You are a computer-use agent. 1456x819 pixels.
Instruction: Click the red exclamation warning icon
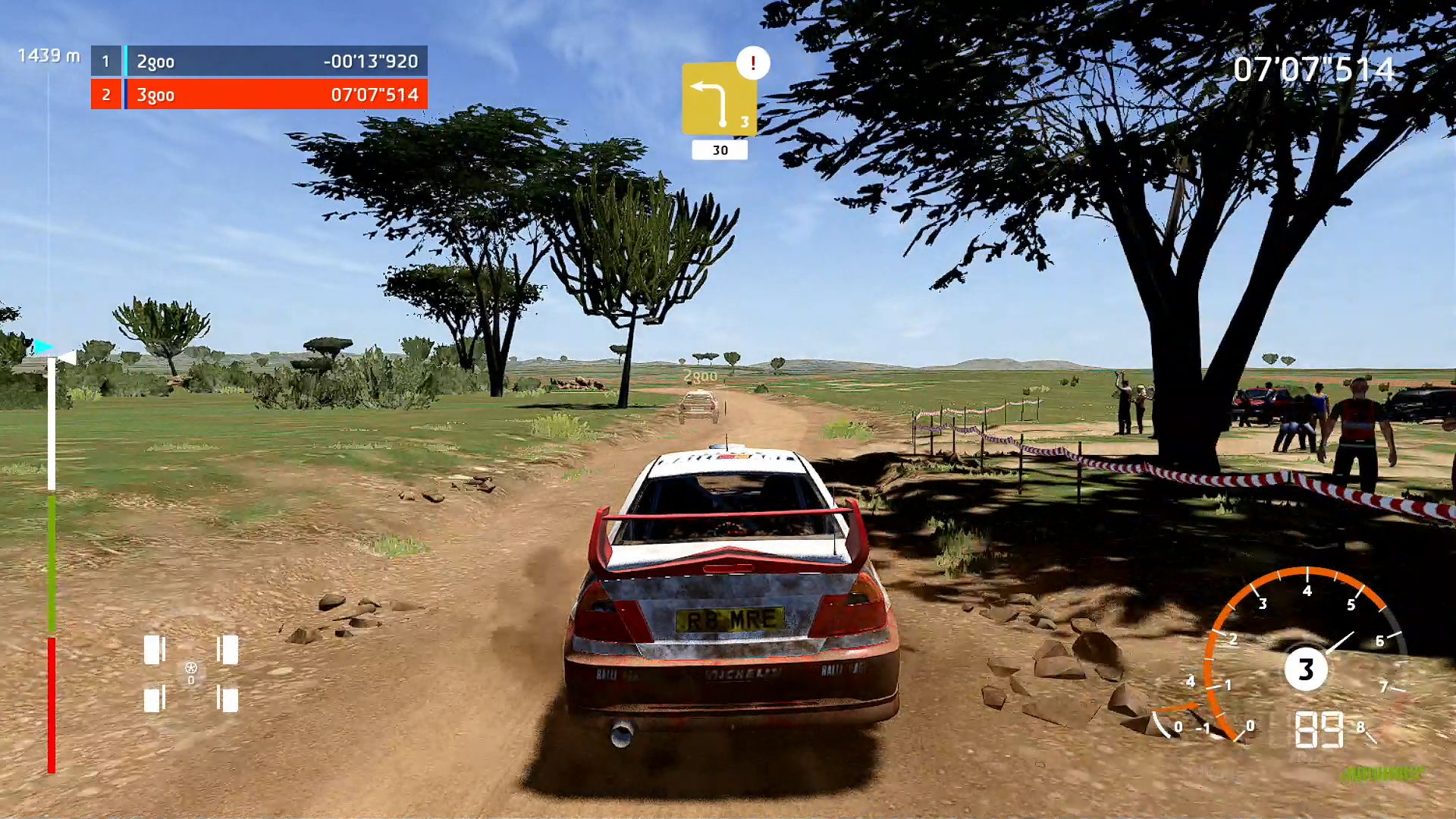[753, 63]
